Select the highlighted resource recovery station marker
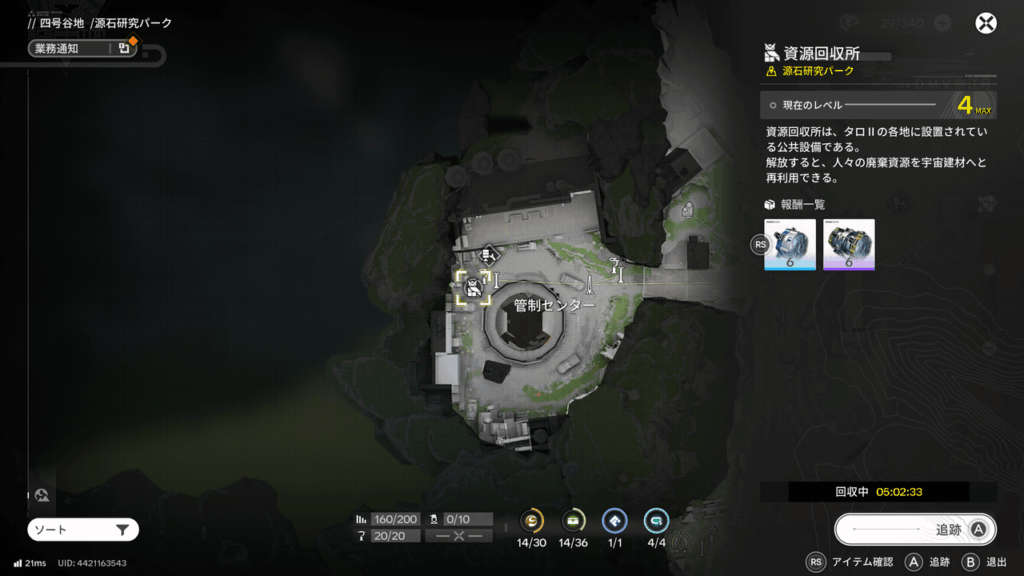The height and width of the screenshot is (576, 1024). 472,287
